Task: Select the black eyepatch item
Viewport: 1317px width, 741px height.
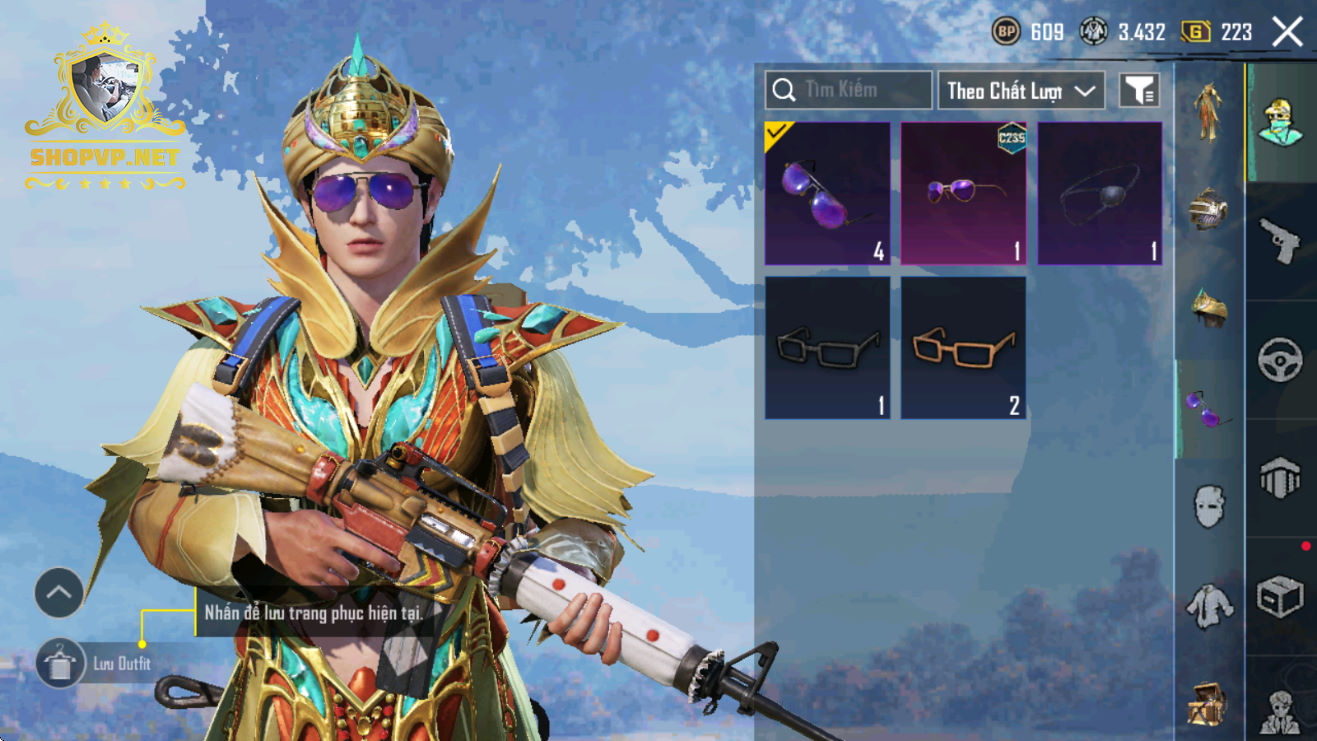Action: (x=1099, y=194)
